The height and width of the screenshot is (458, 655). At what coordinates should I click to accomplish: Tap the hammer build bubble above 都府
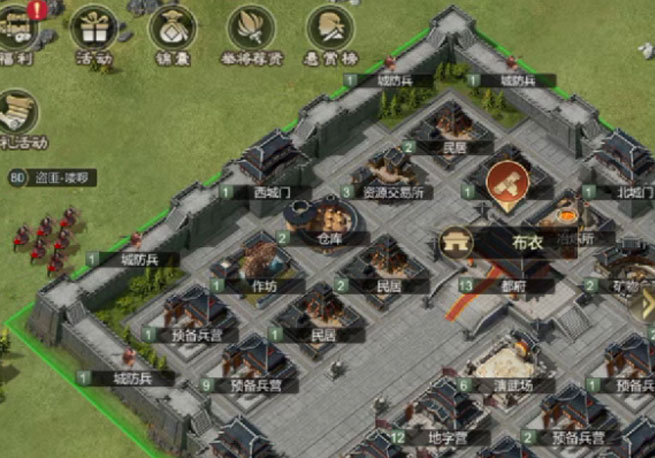[508, 182]
